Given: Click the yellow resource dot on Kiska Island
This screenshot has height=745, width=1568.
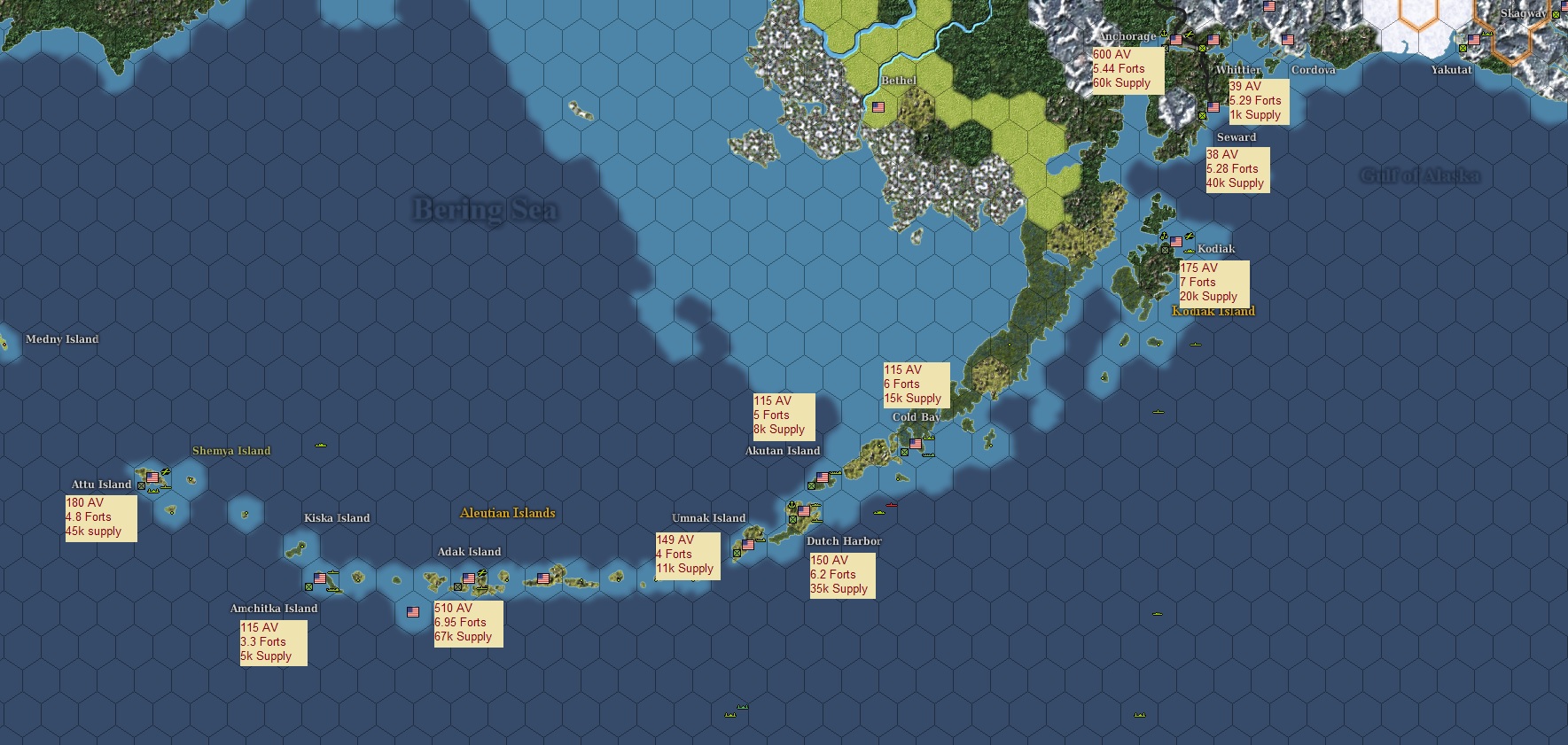Looking at the screenshot, I should tap(302, 547).
